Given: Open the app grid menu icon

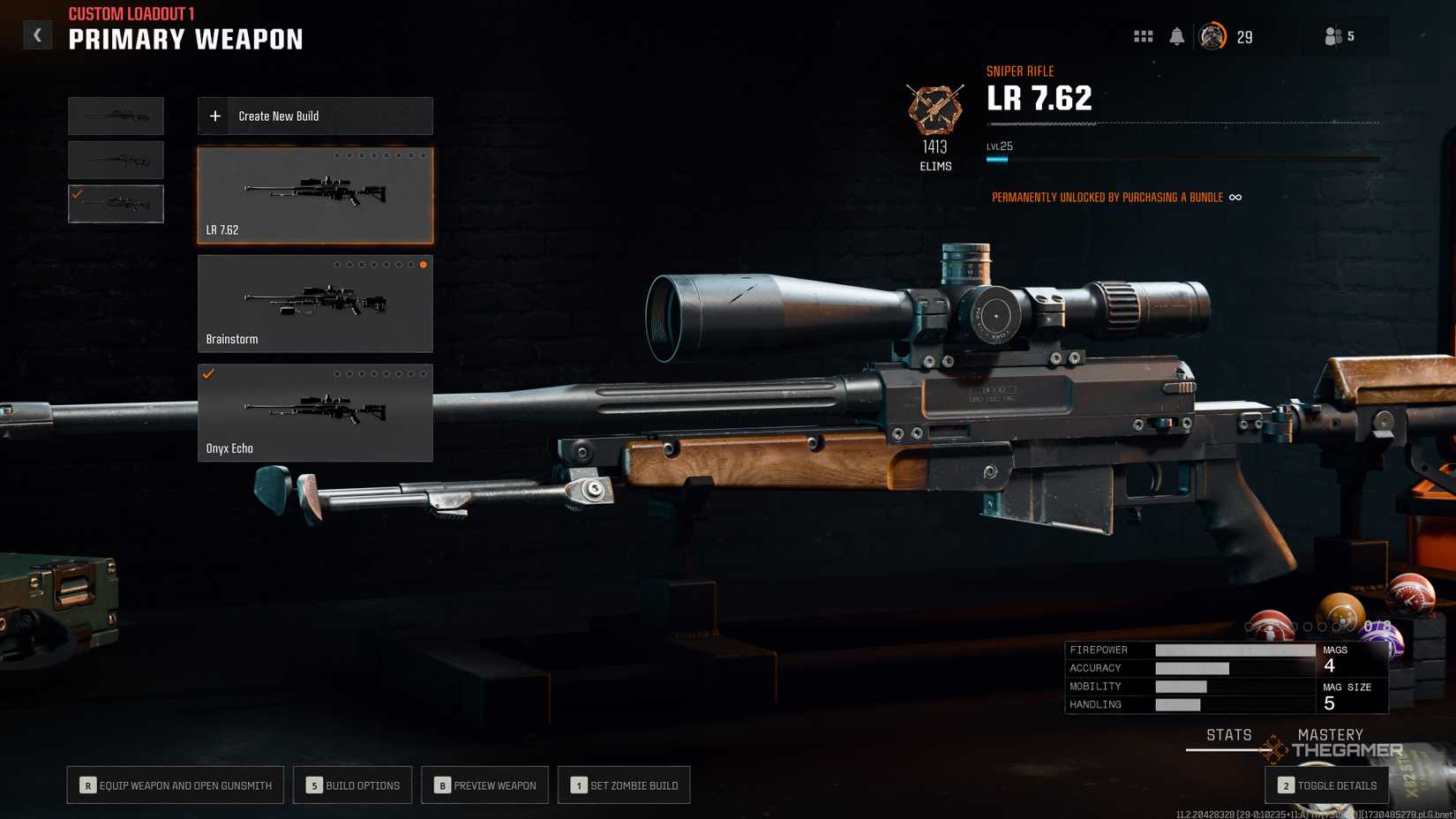Looking at the screenshot, I should [1143, 36].
